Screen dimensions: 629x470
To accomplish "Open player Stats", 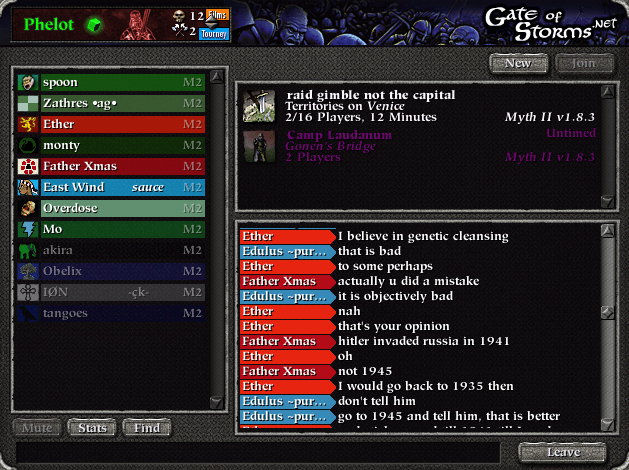I will (92, 429).
